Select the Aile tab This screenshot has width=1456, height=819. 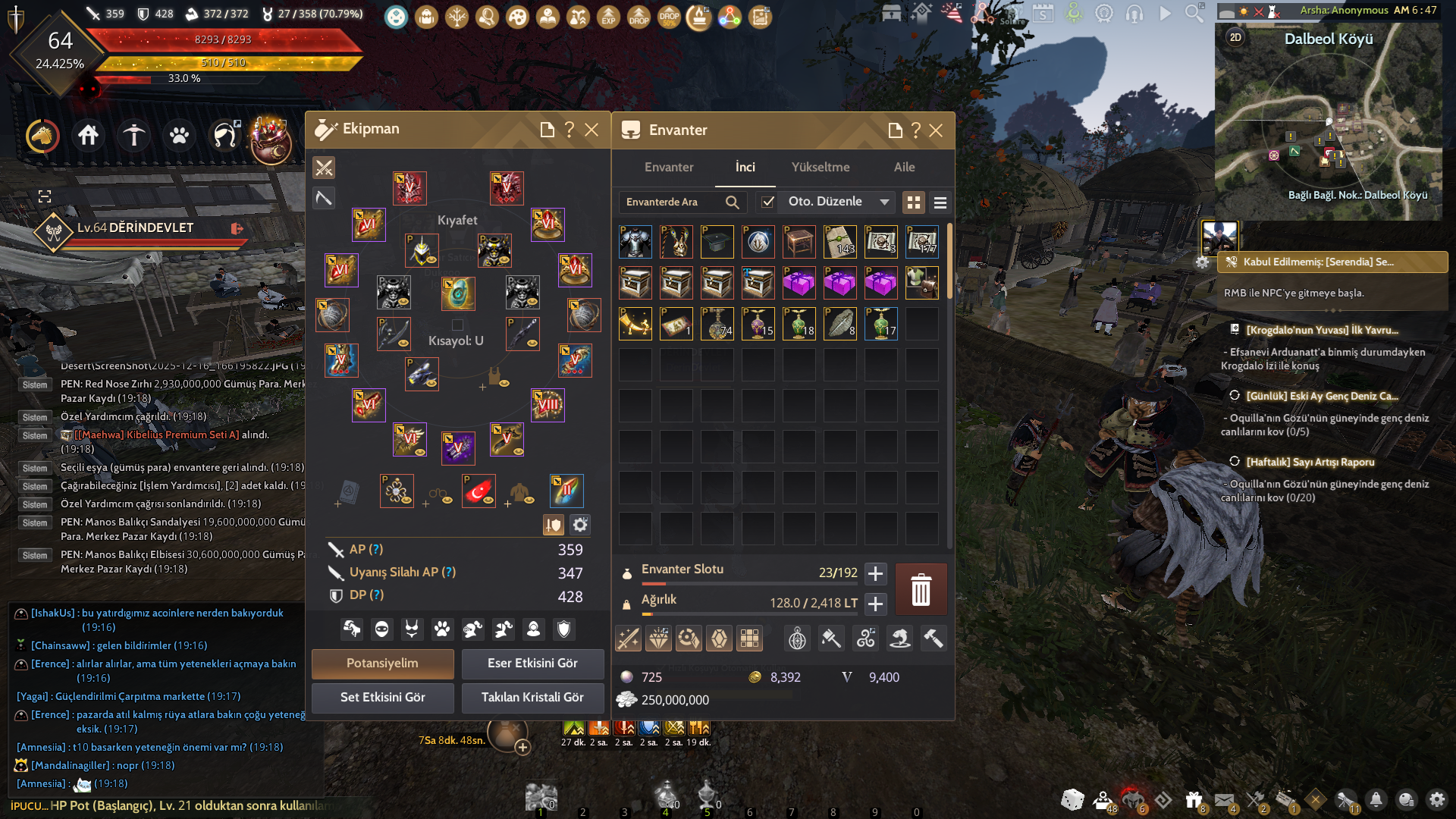[x=904, y=167]
